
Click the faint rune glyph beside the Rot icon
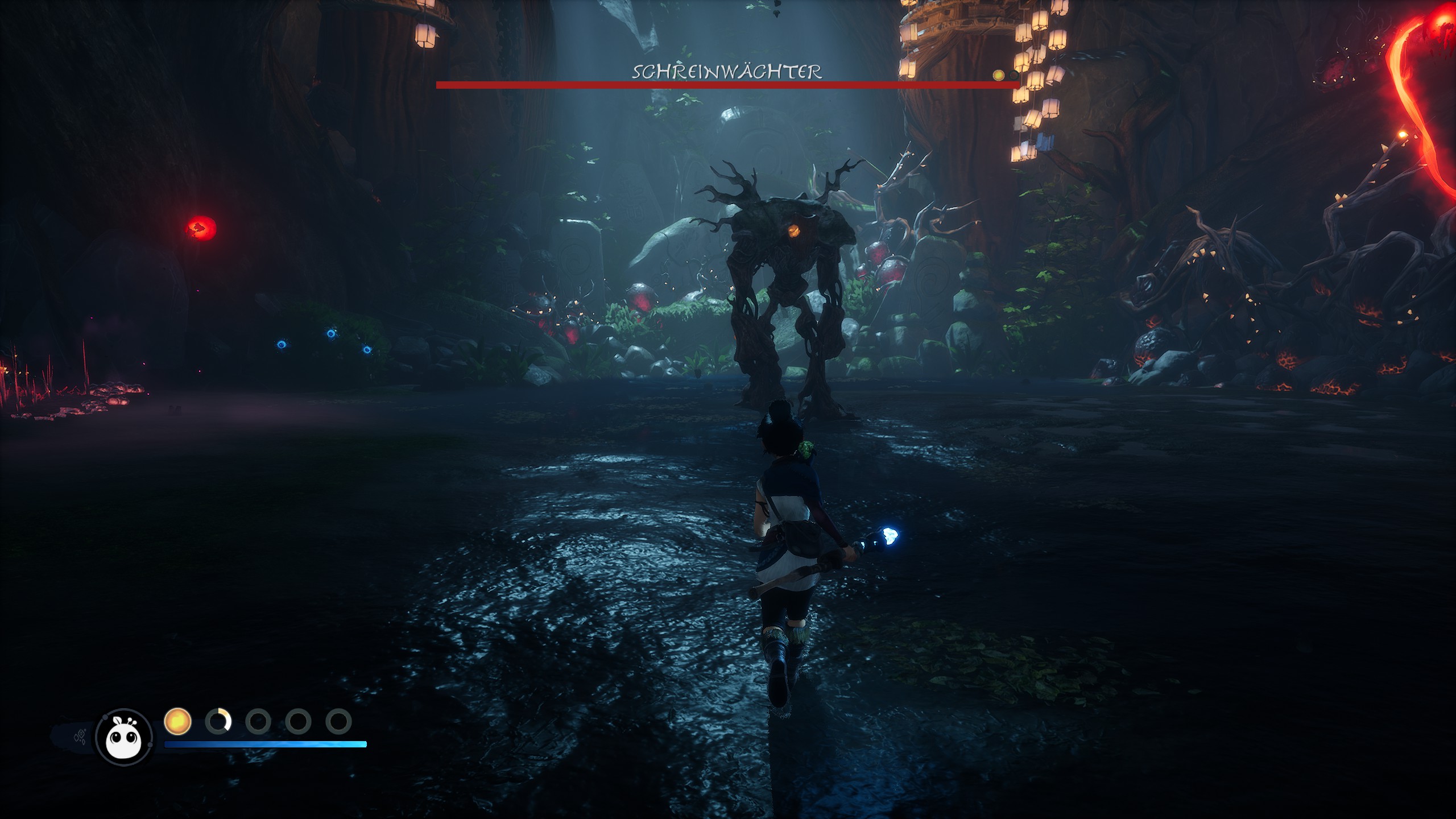pos(80,737)
